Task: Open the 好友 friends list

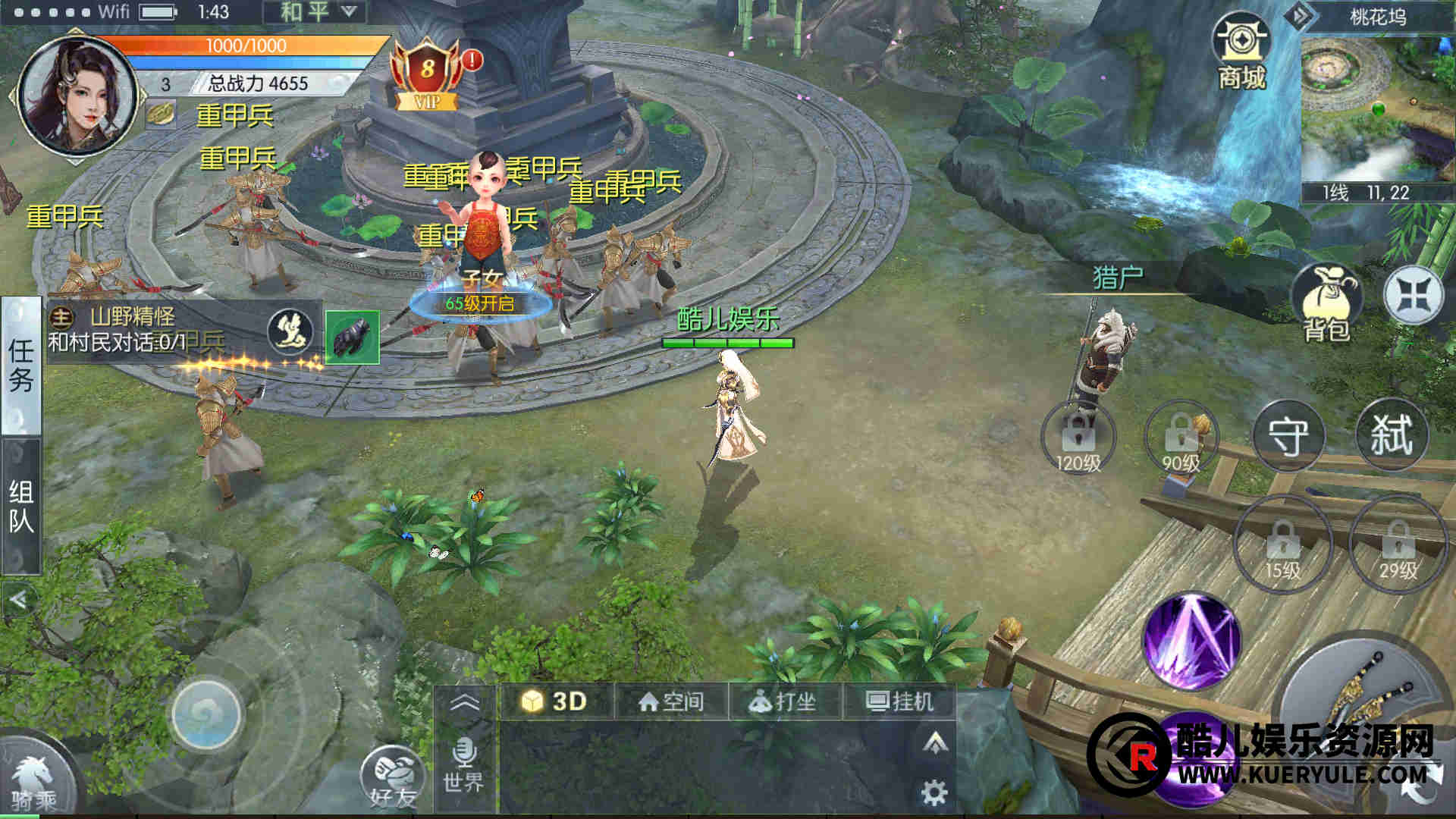Action: (x=392, y=777)
